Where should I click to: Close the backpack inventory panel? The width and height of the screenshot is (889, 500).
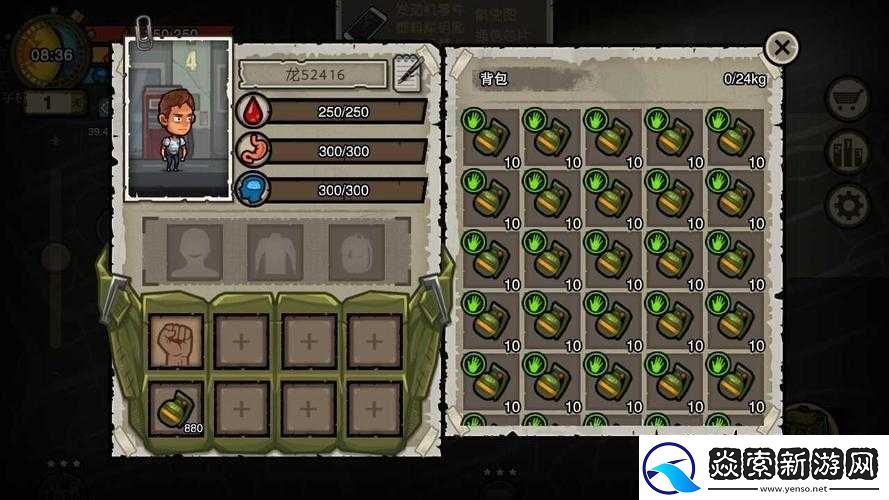pyautogui.click(x=781, y=47)
